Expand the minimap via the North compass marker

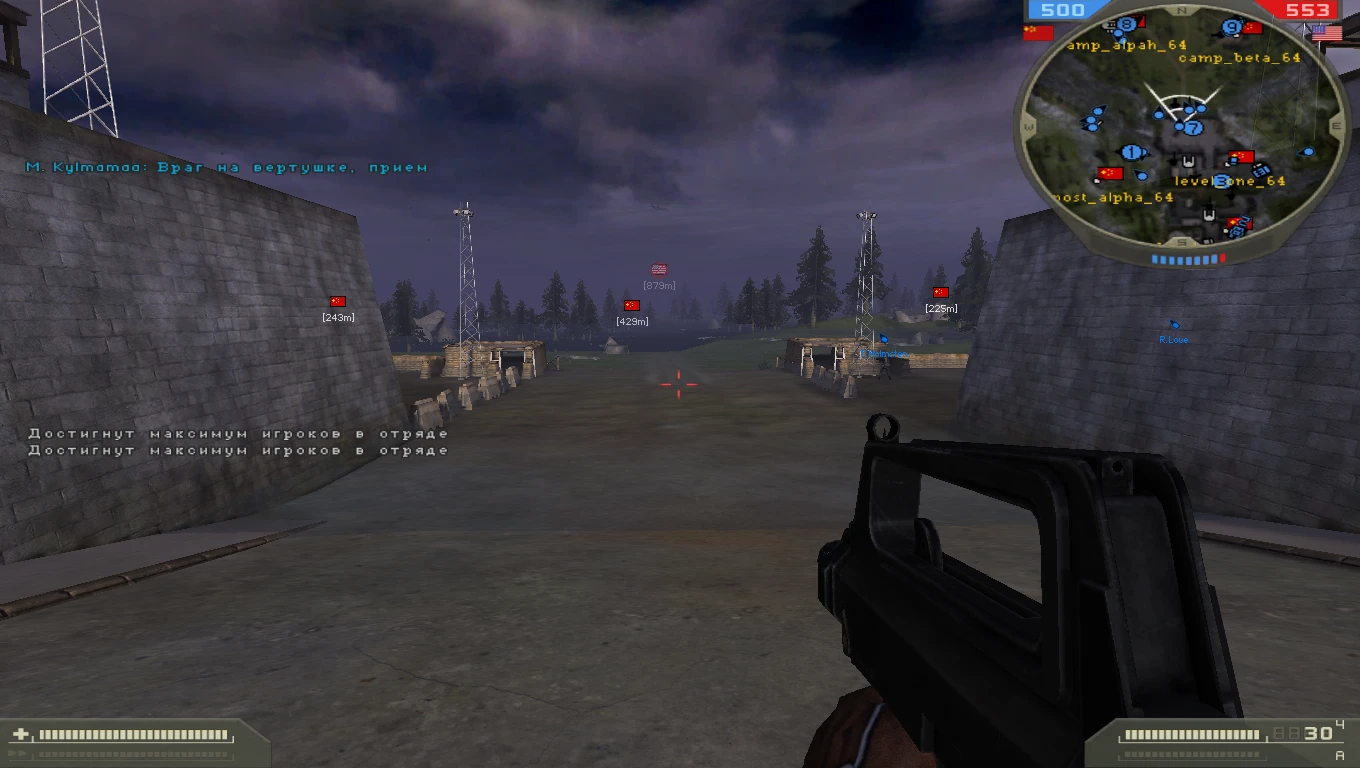click(x=1182, y=10)
